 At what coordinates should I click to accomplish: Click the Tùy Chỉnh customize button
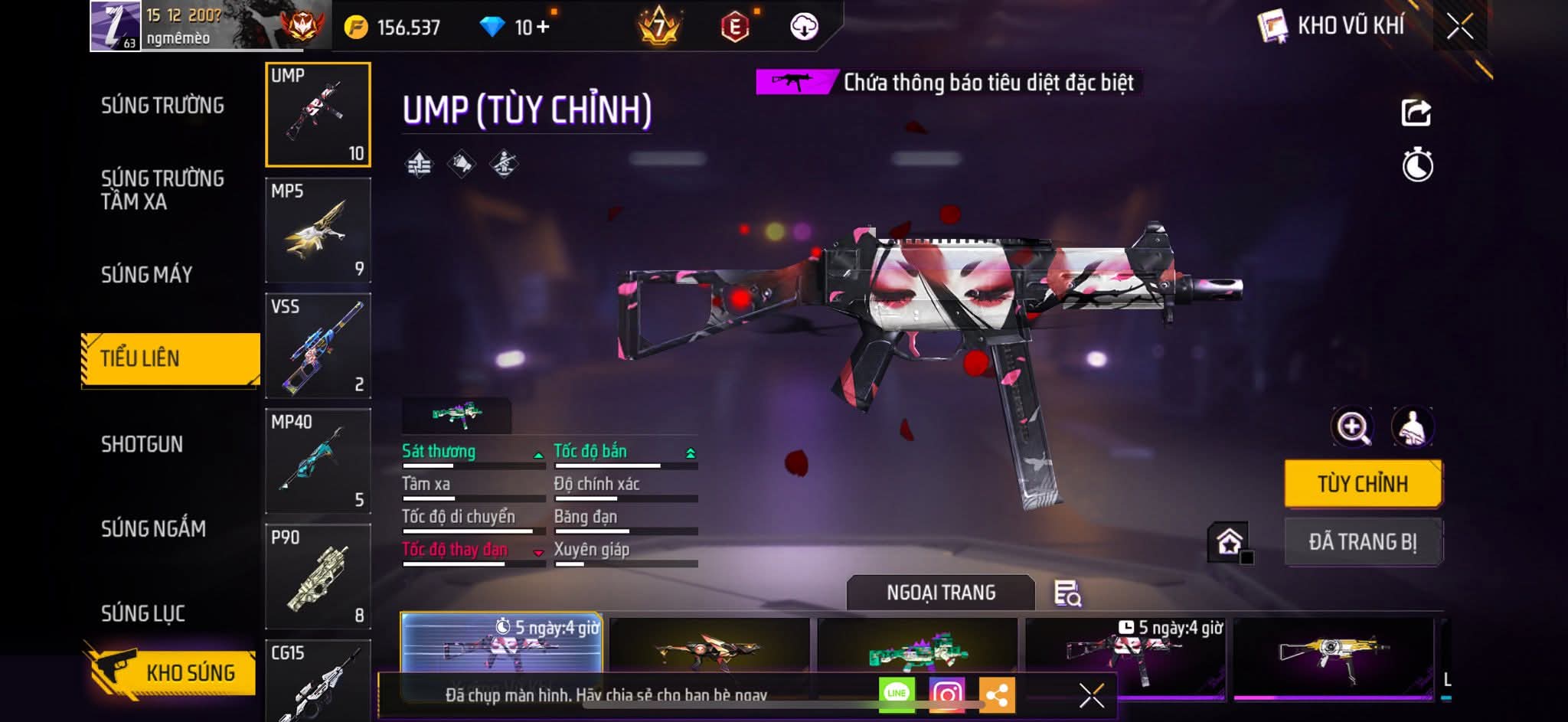pyautogui.click(x=1363, y=484)
